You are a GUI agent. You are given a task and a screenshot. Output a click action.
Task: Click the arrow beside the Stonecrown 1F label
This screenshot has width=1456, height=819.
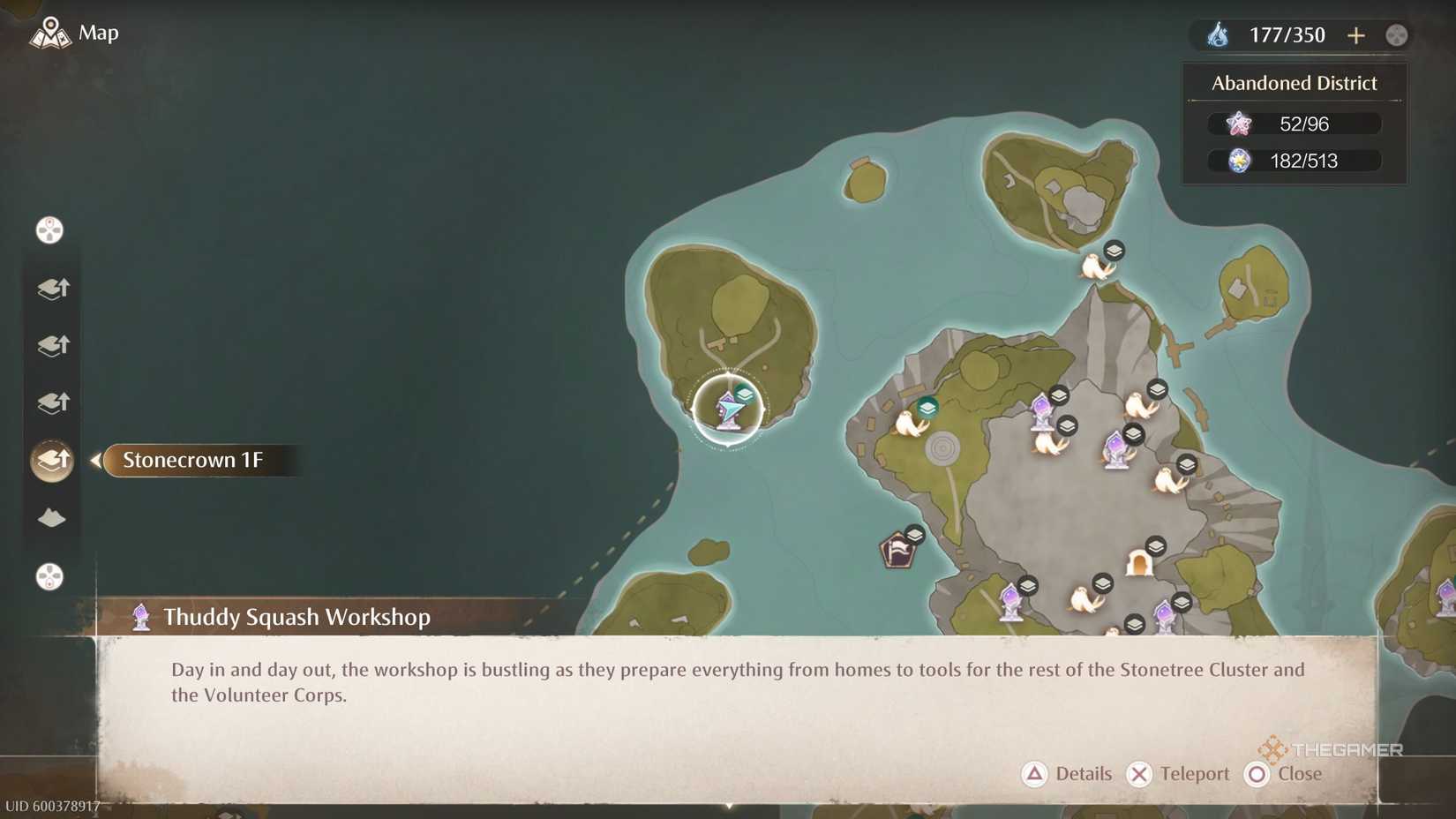[x=97, y=460]
